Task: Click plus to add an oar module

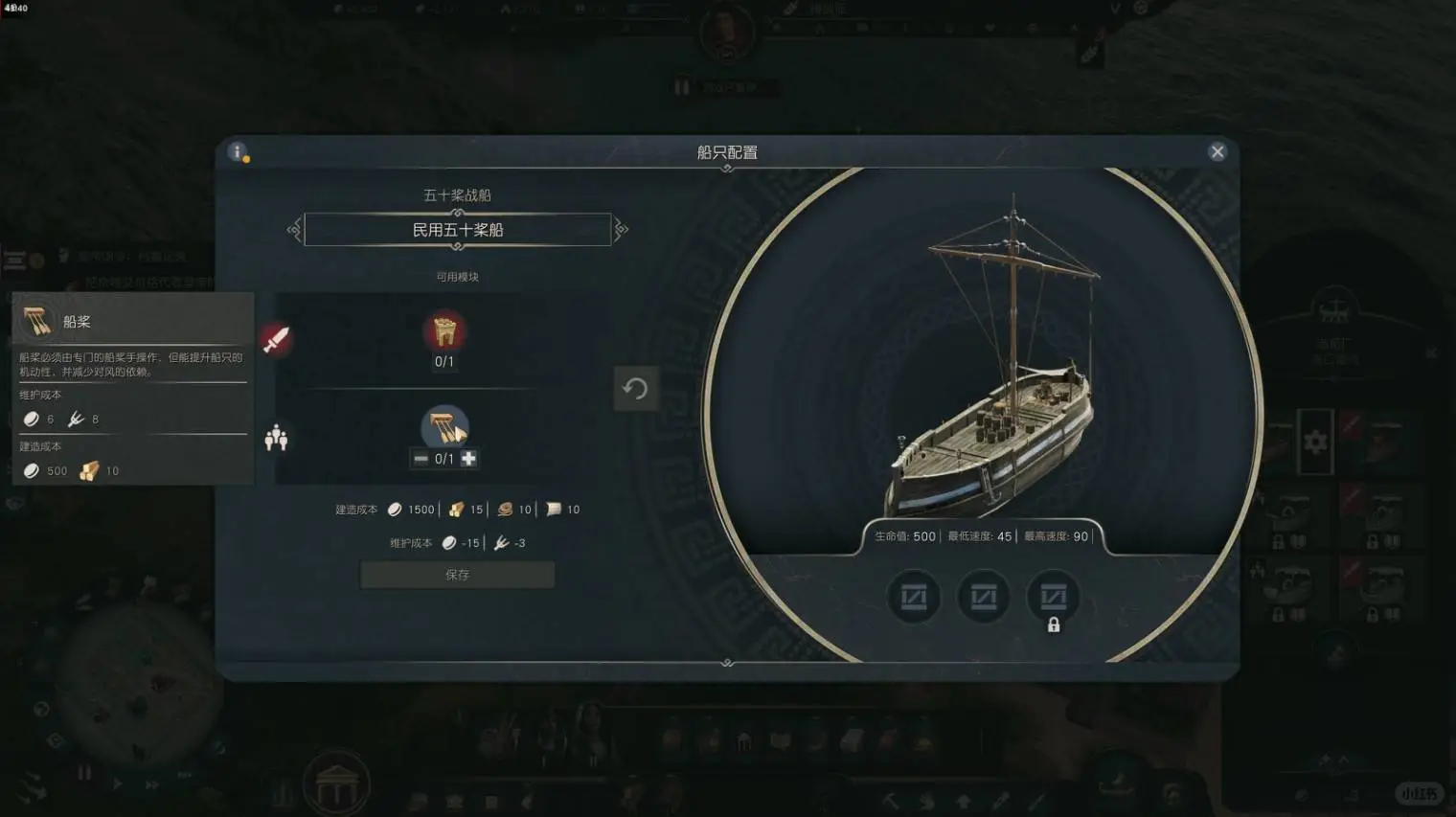Action: (467, 458)
